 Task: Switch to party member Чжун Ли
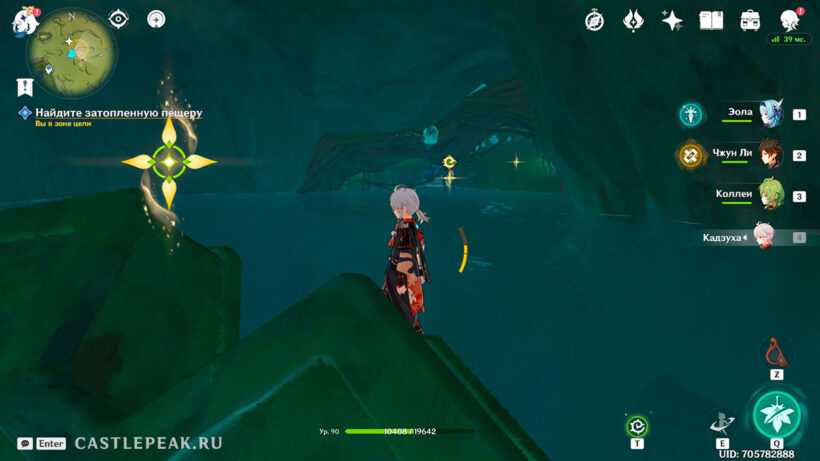768,155
